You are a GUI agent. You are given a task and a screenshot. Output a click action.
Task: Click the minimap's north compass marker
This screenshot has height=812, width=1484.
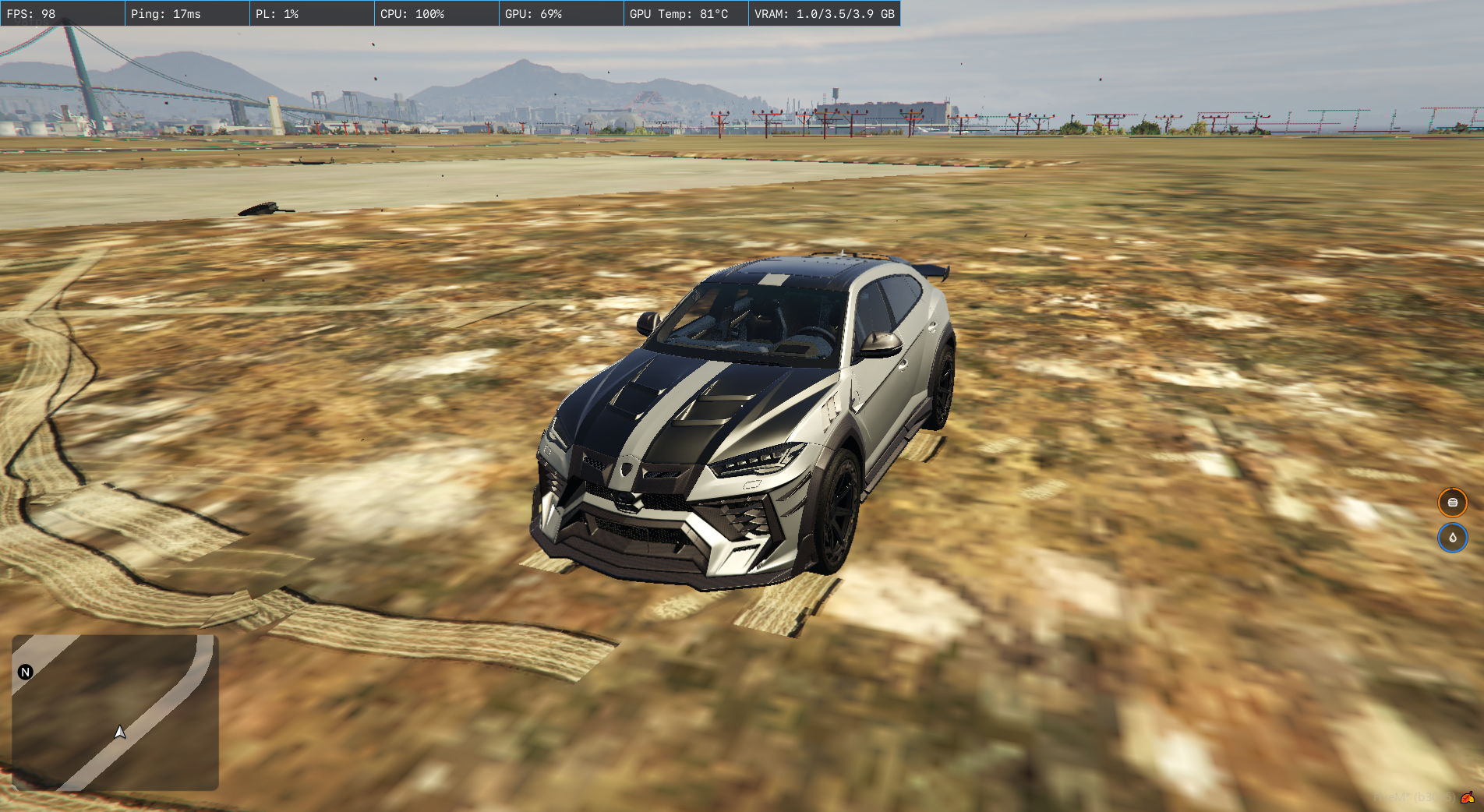tap(26, 672)
